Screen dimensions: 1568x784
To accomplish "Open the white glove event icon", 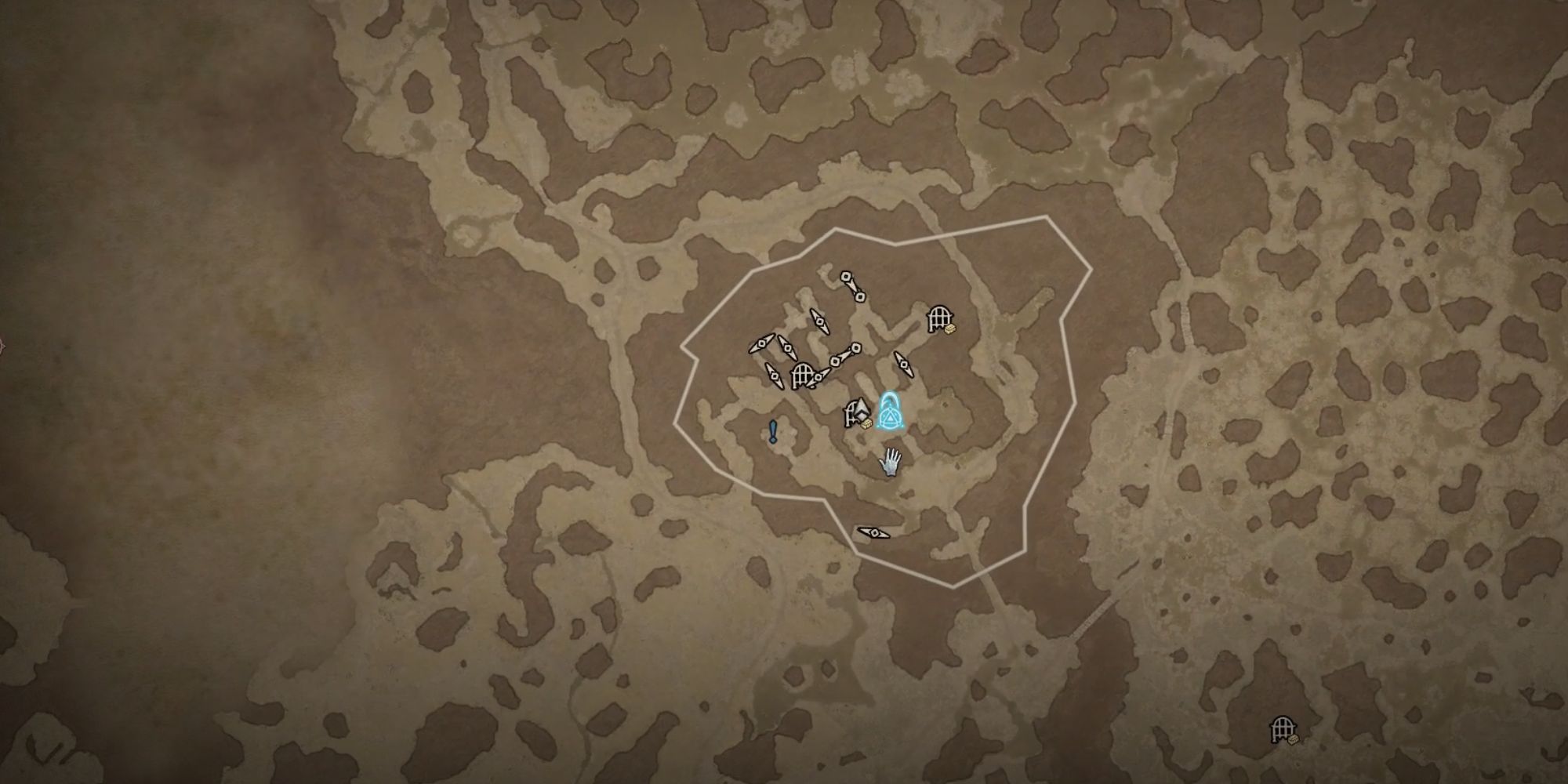I will tap(891, 462).
